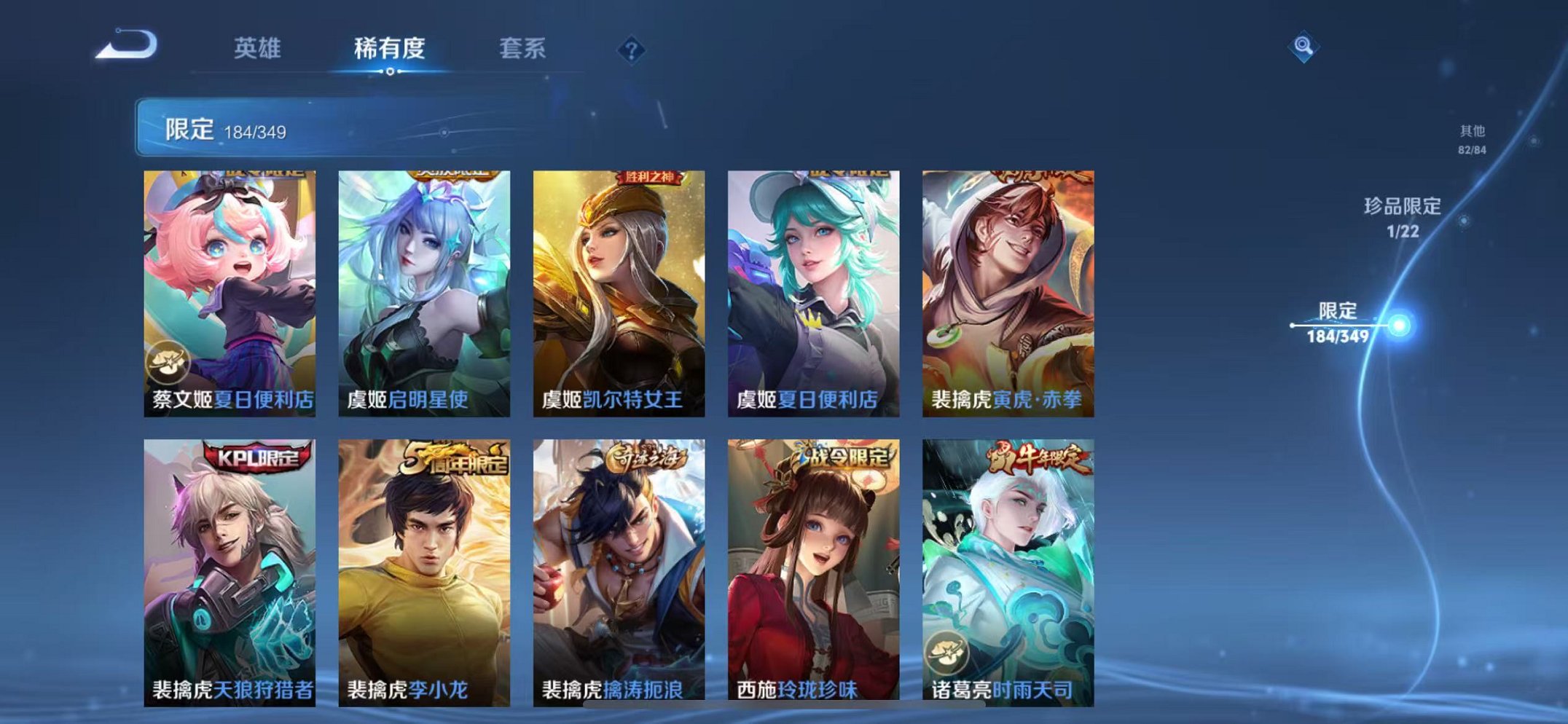
Task: Jump to 其他 82/84 section on the right
Action: [x=1473, y=137]
